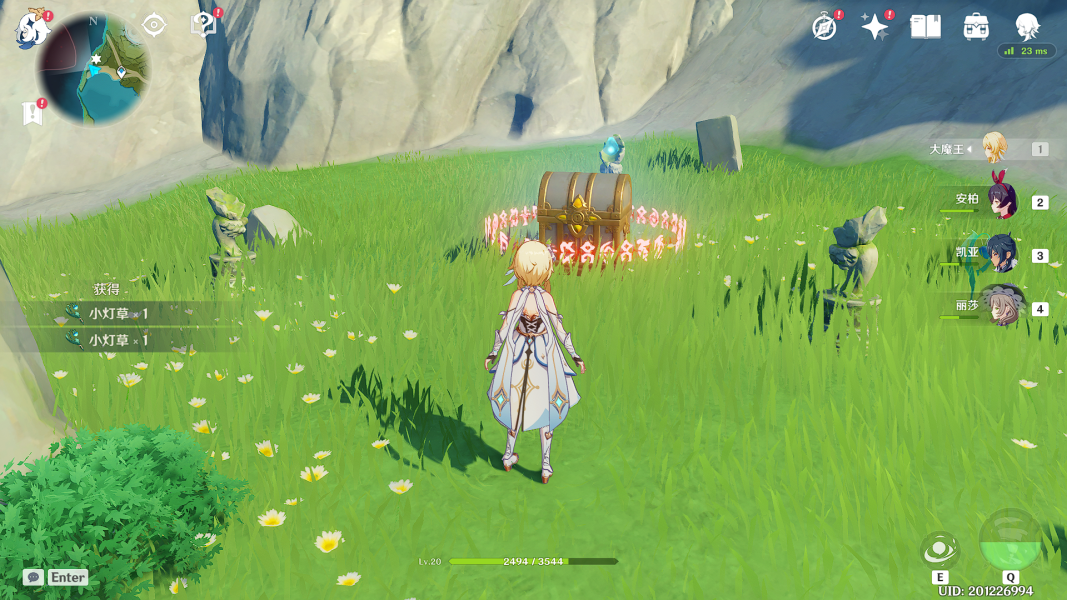Open the quest menu icon
The height and width of the screenshot is (600, 1067).
point(203,25)
